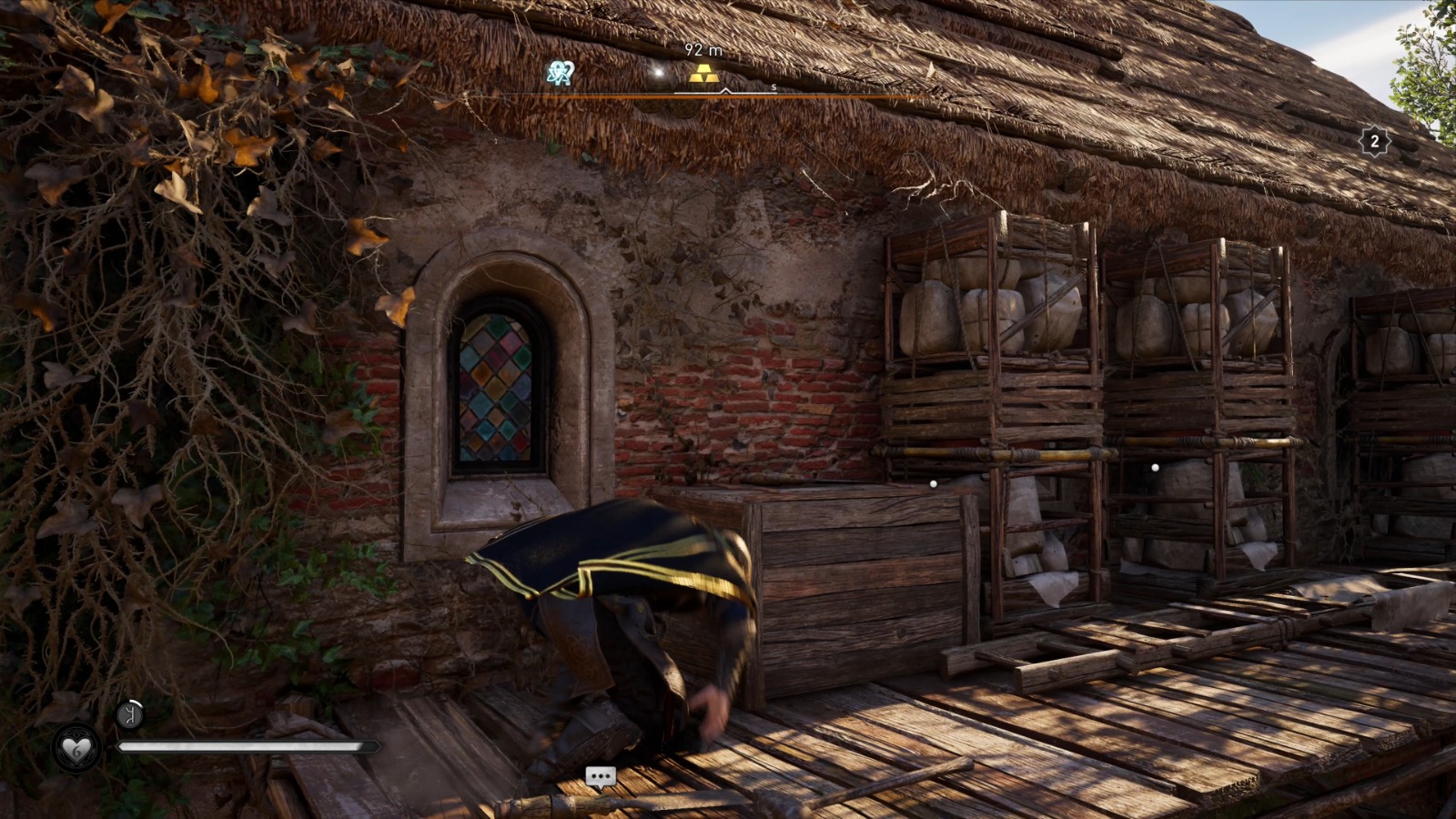The height and width of the screenshot is (819, 1456).
Task: Click the gold ingots wealth marker on the compass
Action: (704, 75)
